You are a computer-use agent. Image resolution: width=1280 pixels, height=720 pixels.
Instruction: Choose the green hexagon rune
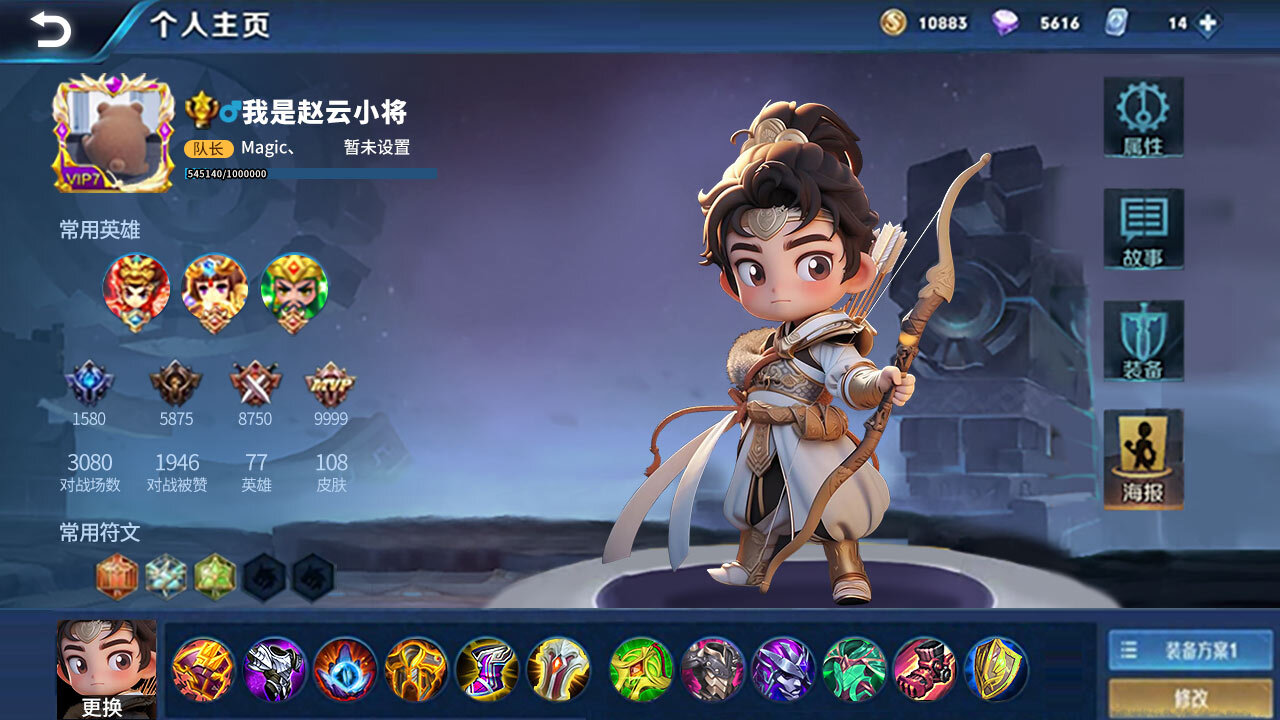tap(215, 577)
